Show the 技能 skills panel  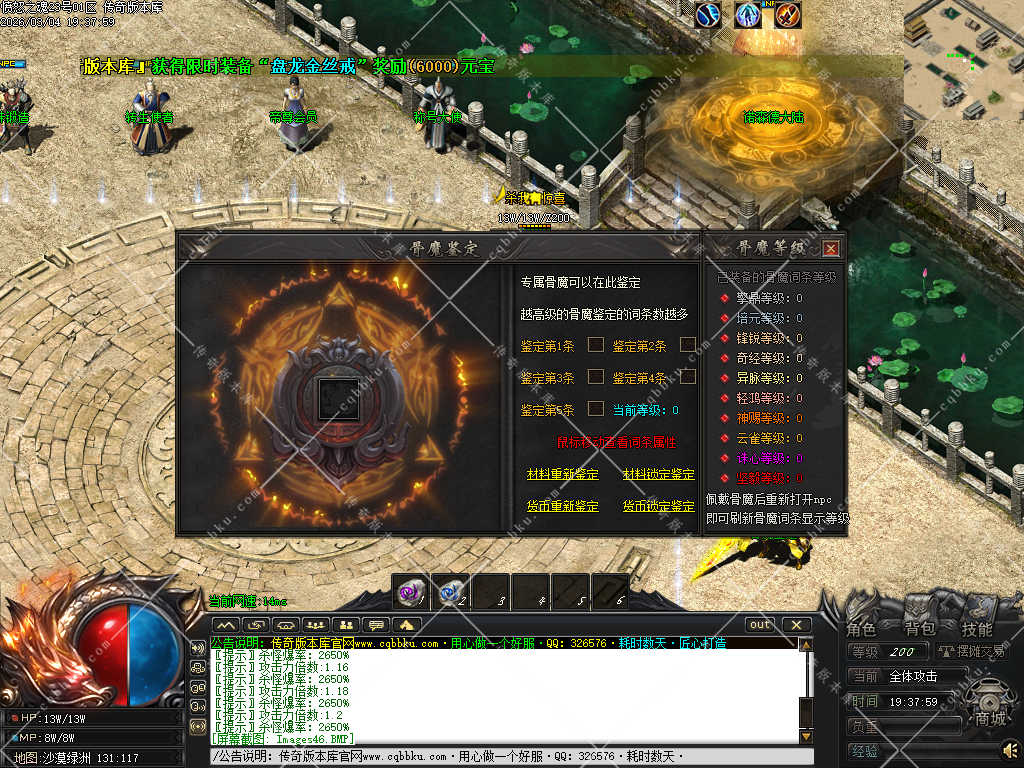click(x=976, y=629)
